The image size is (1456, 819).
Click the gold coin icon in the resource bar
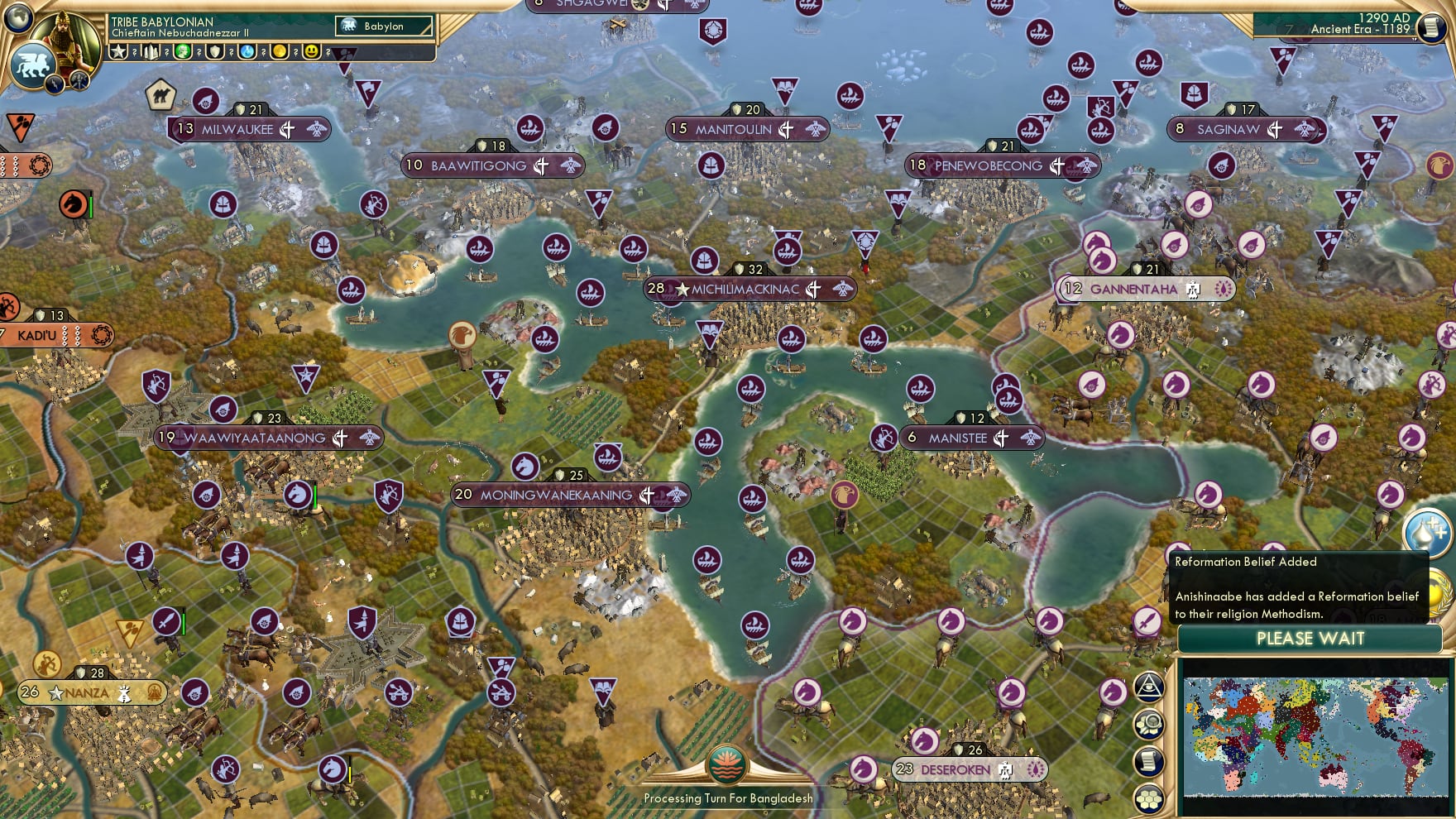point(278,51)
